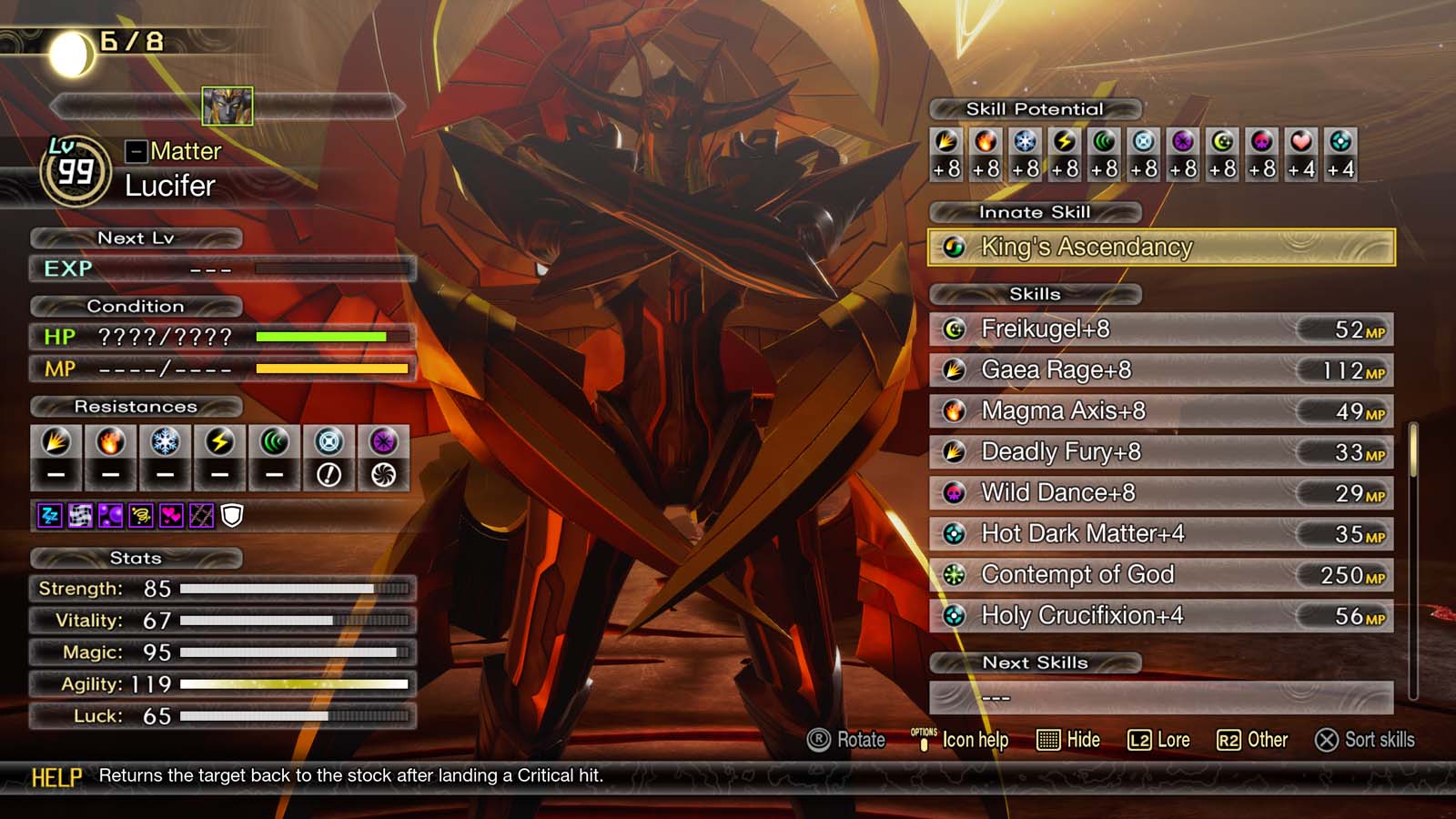Viewport: 1456px width, 819px height.
Task: Open the Next Skills section
Action: click(1036, 662)
